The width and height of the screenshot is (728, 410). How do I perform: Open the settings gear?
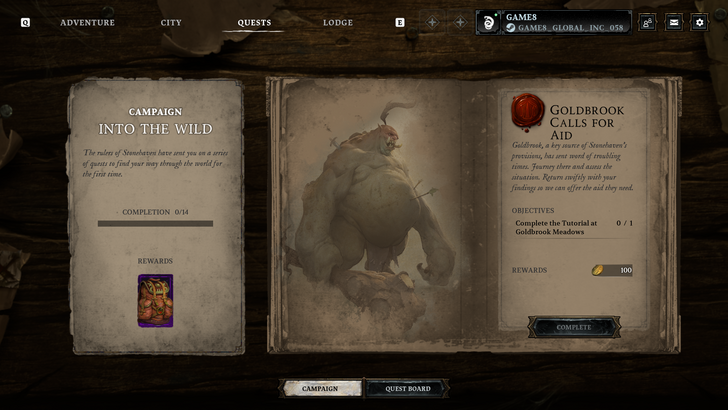(x=699, y=22)
